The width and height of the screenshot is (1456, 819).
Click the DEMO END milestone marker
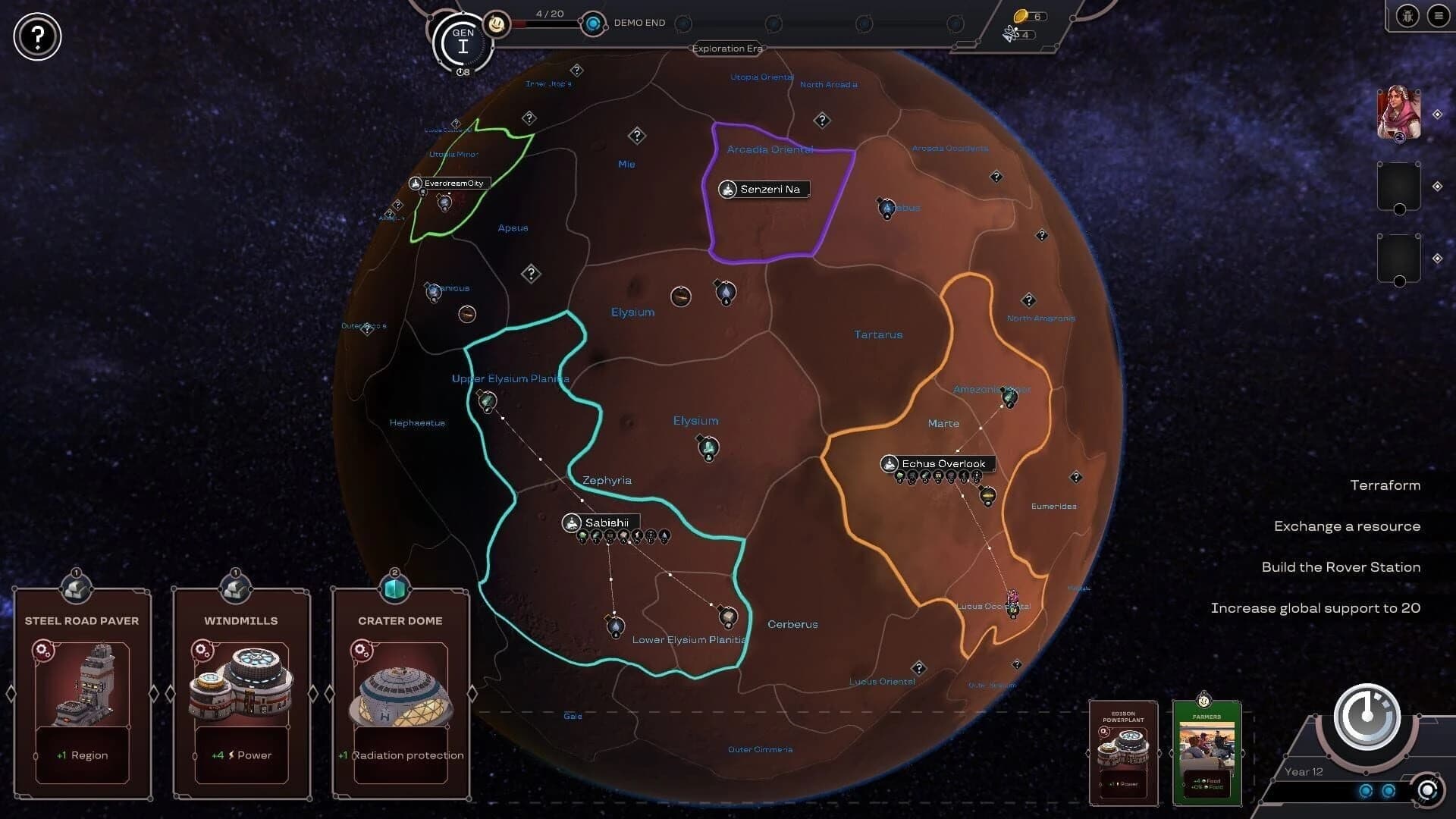click(594, 23)
